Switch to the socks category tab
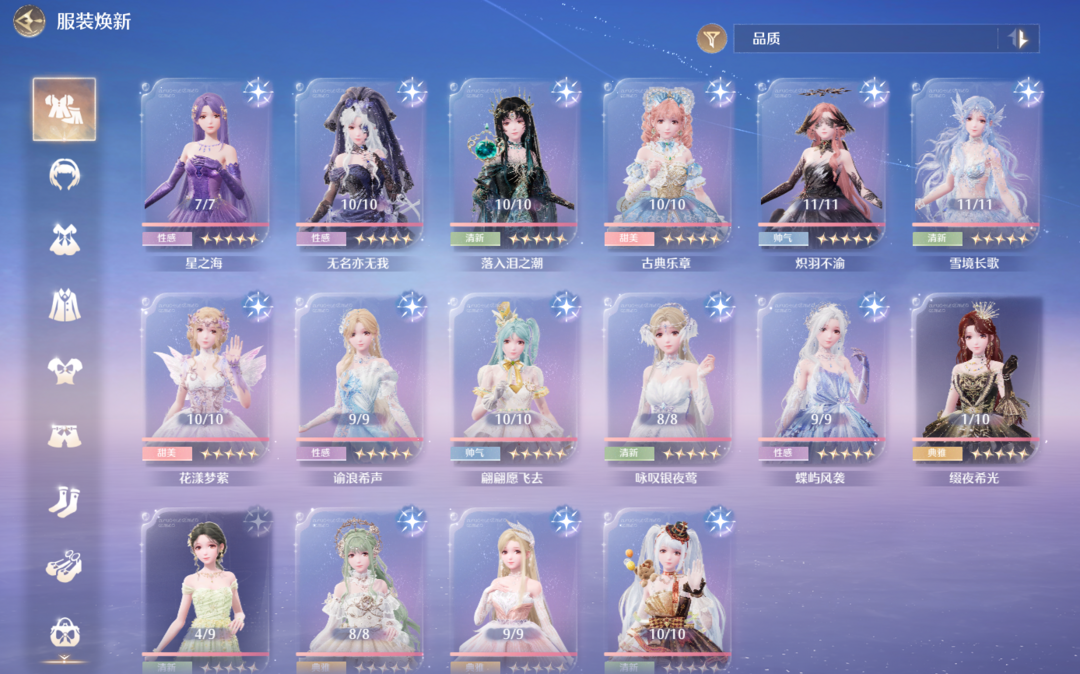 coord(65,501)
